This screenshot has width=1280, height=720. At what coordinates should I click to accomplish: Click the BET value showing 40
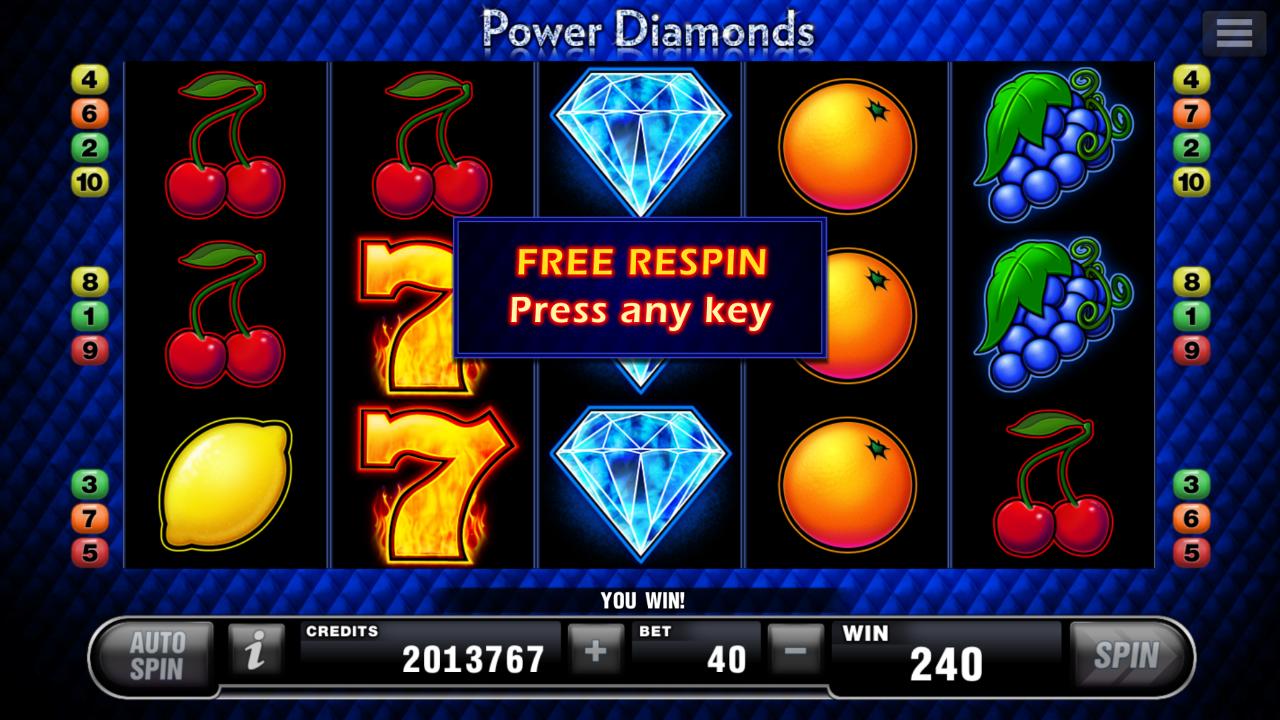724,659
